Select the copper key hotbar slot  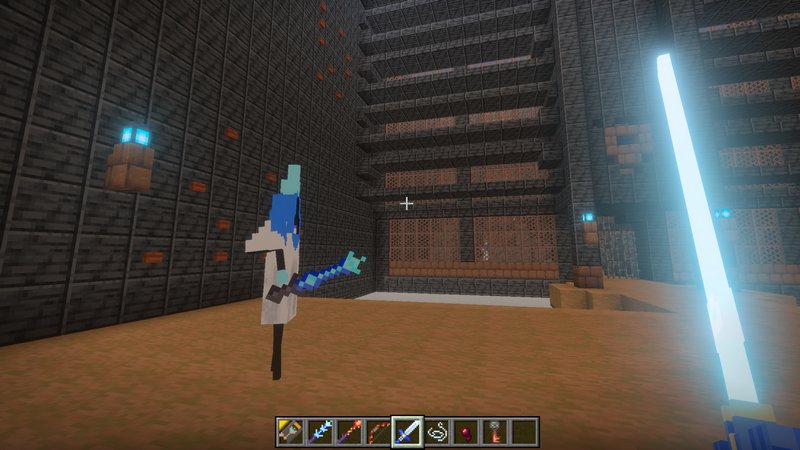(494, 432)
